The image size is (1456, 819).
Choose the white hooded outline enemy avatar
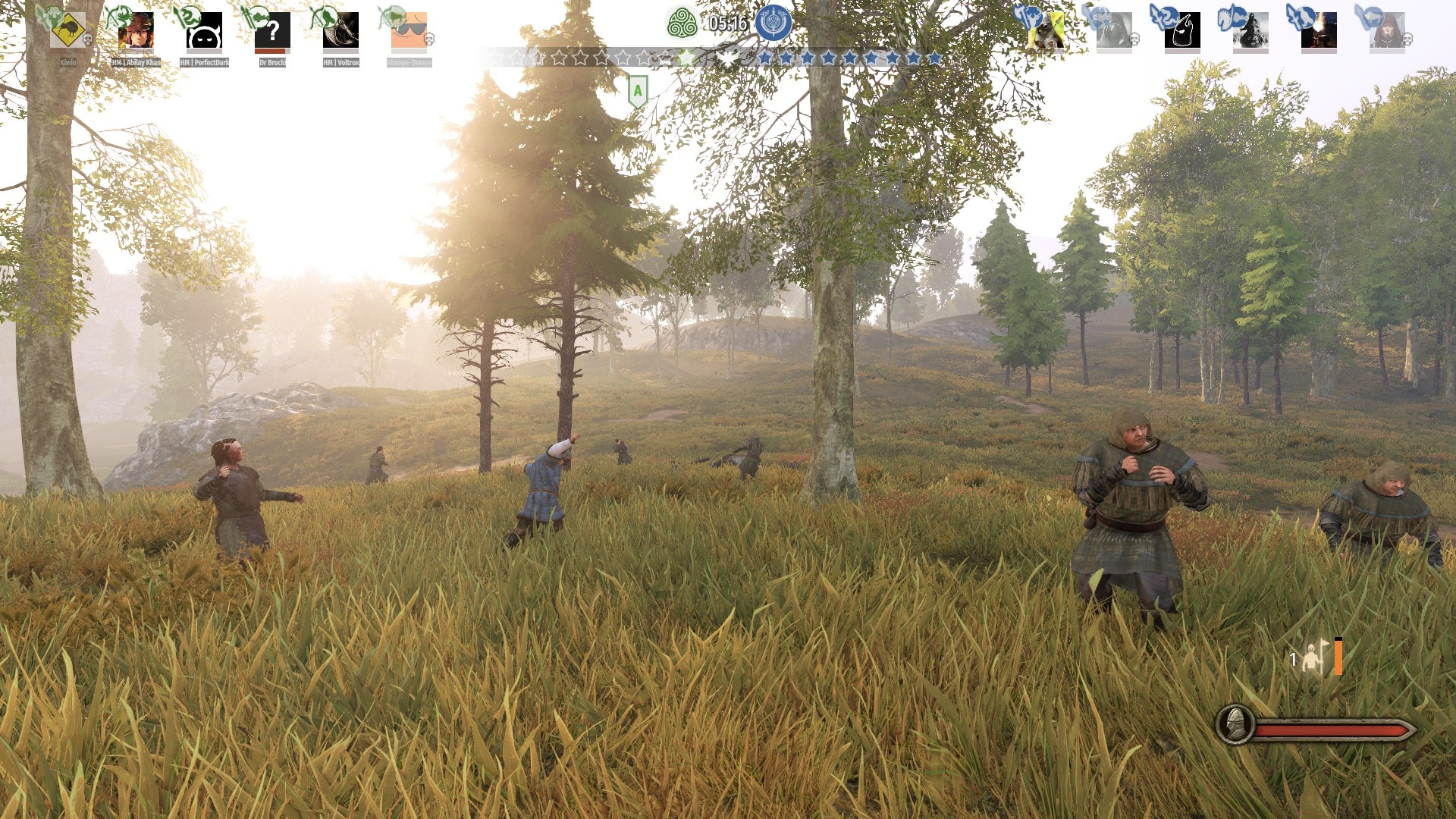pos(1182,30)
